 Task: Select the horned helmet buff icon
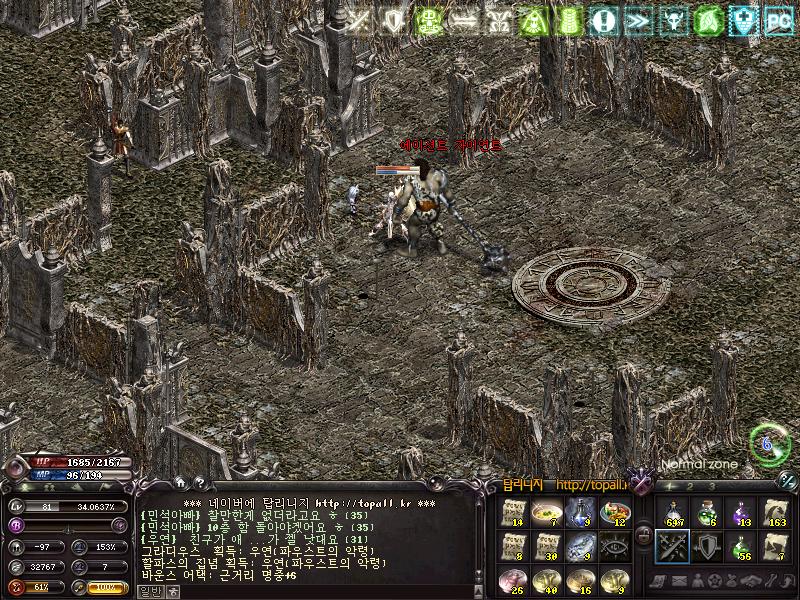[x=673, y=19]
